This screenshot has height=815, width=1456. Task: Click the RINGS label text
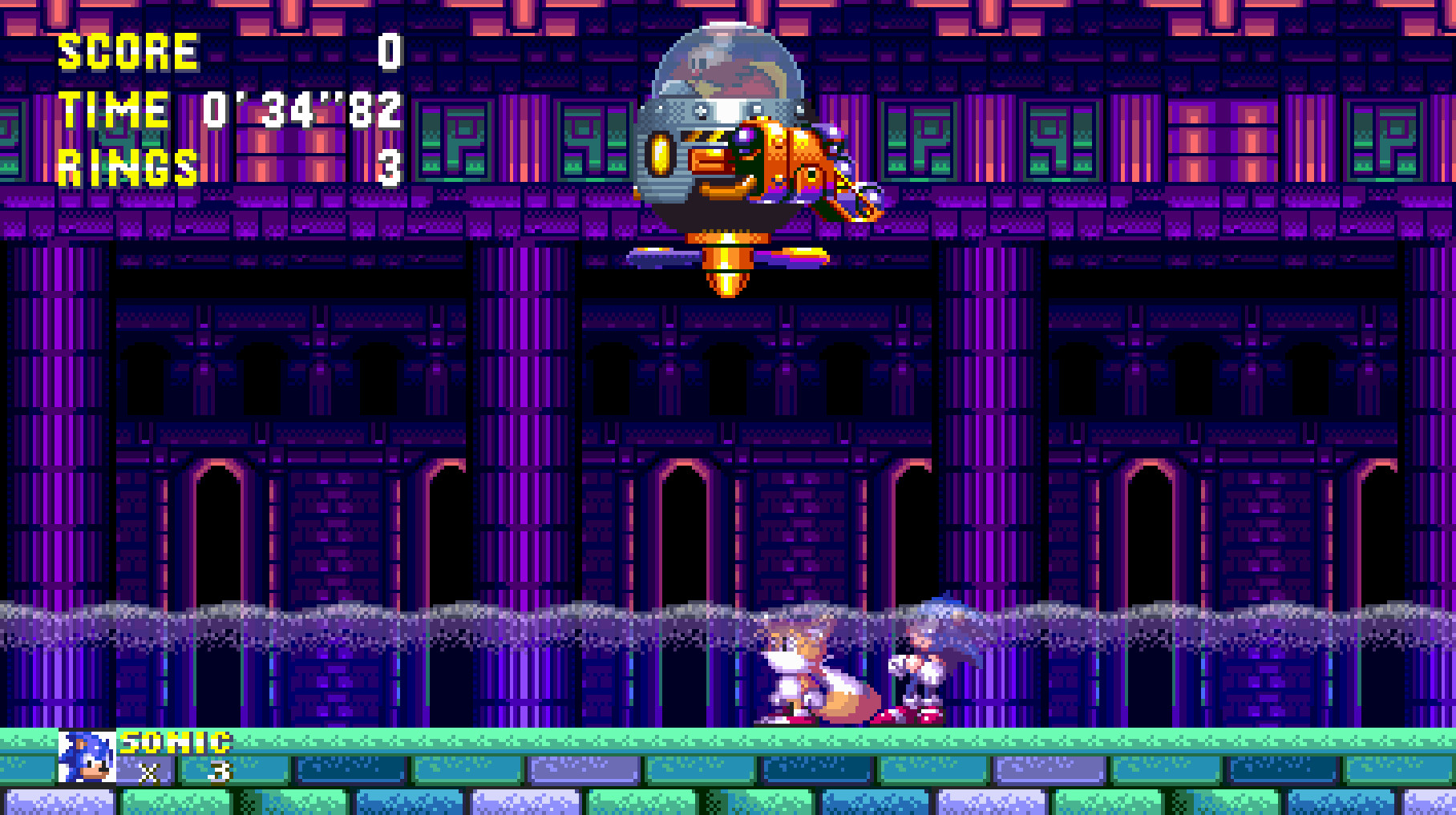(128, 164)
